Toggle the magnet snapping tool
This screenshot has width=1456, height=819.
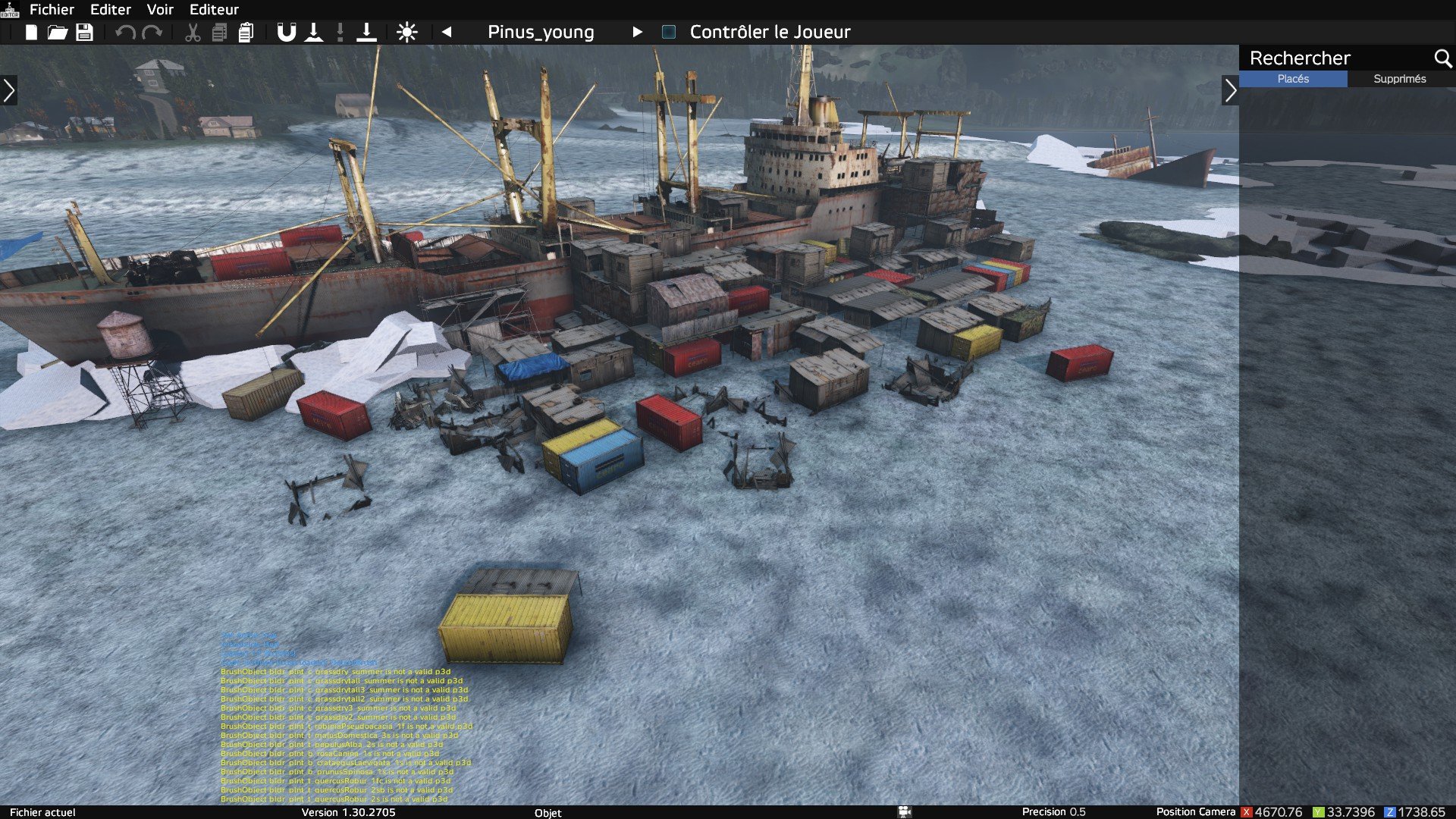pos(286,33)
